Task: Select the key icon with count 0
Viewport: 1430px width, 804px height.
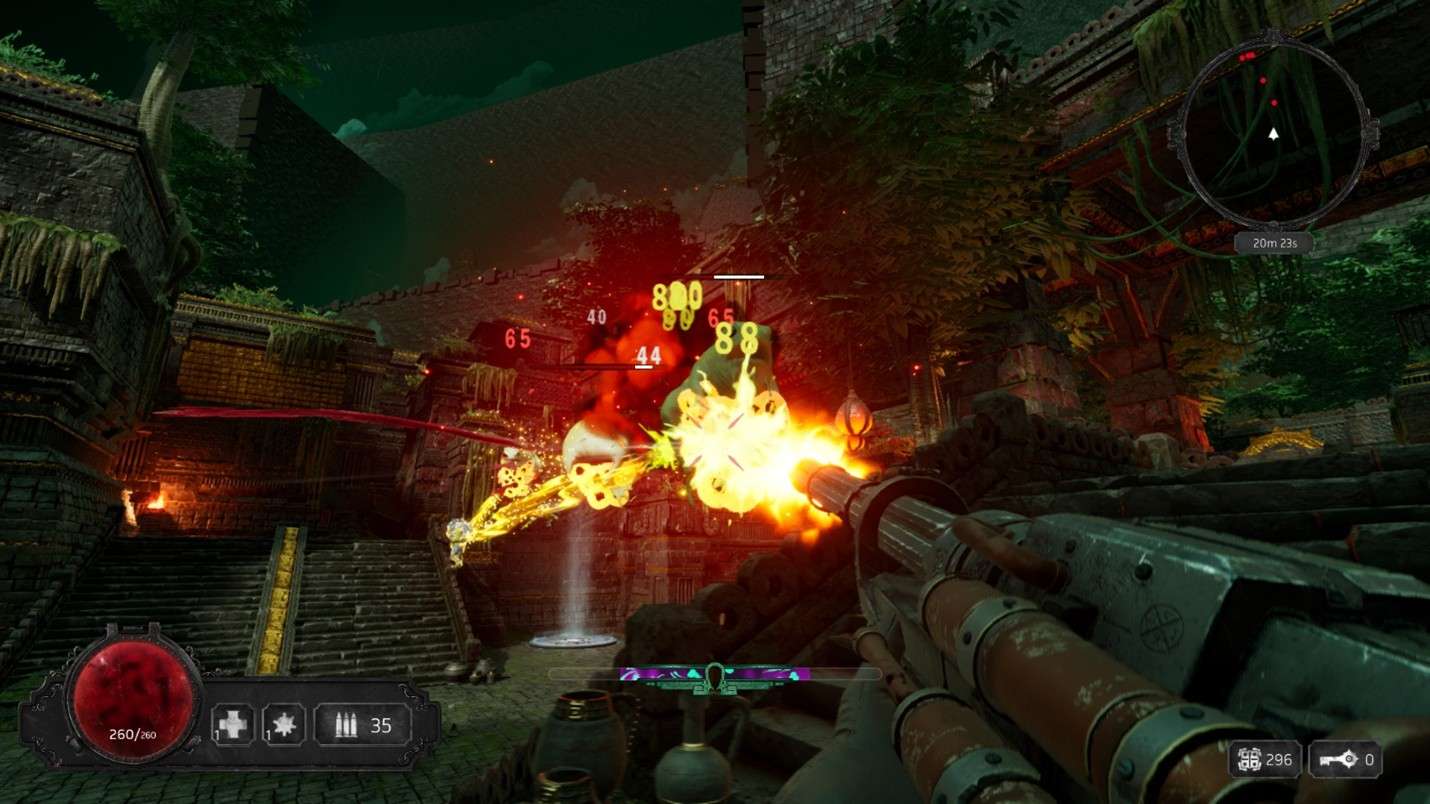Action: [x=1343, y=761]
